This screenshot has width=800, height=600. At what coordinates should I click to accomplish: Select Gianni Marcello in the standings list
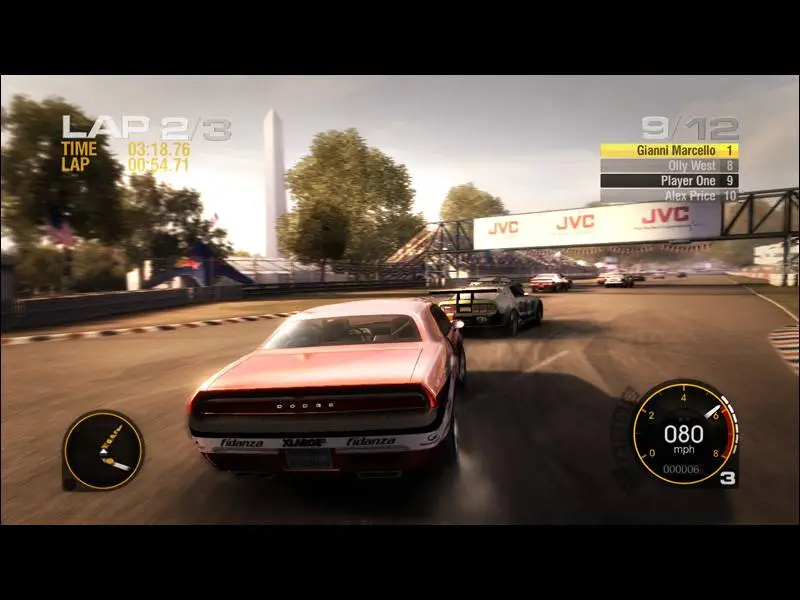click(669, 150)
